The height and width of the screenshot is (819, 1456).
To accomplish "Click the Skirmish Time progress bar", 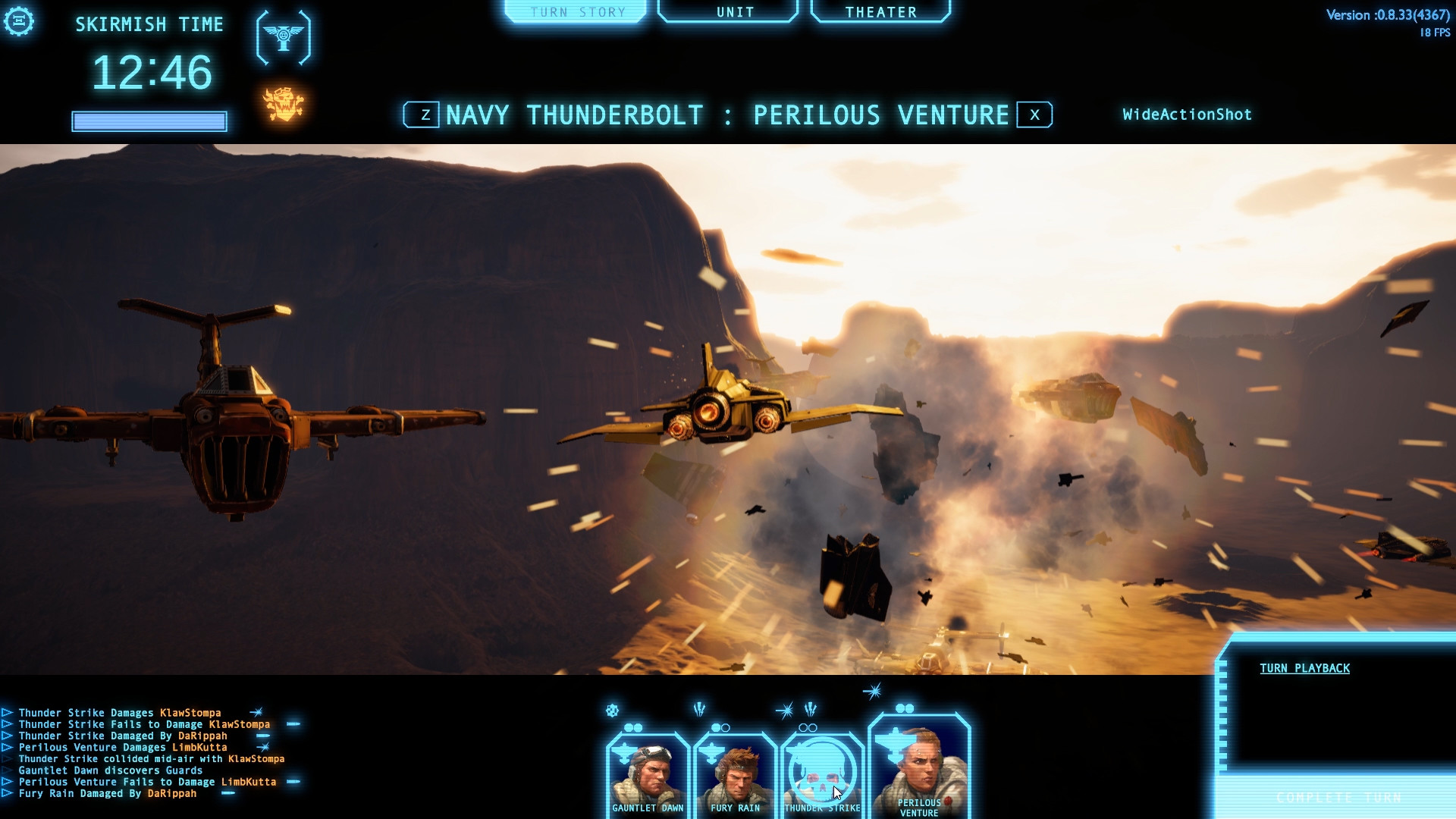I will coord(149,121).
